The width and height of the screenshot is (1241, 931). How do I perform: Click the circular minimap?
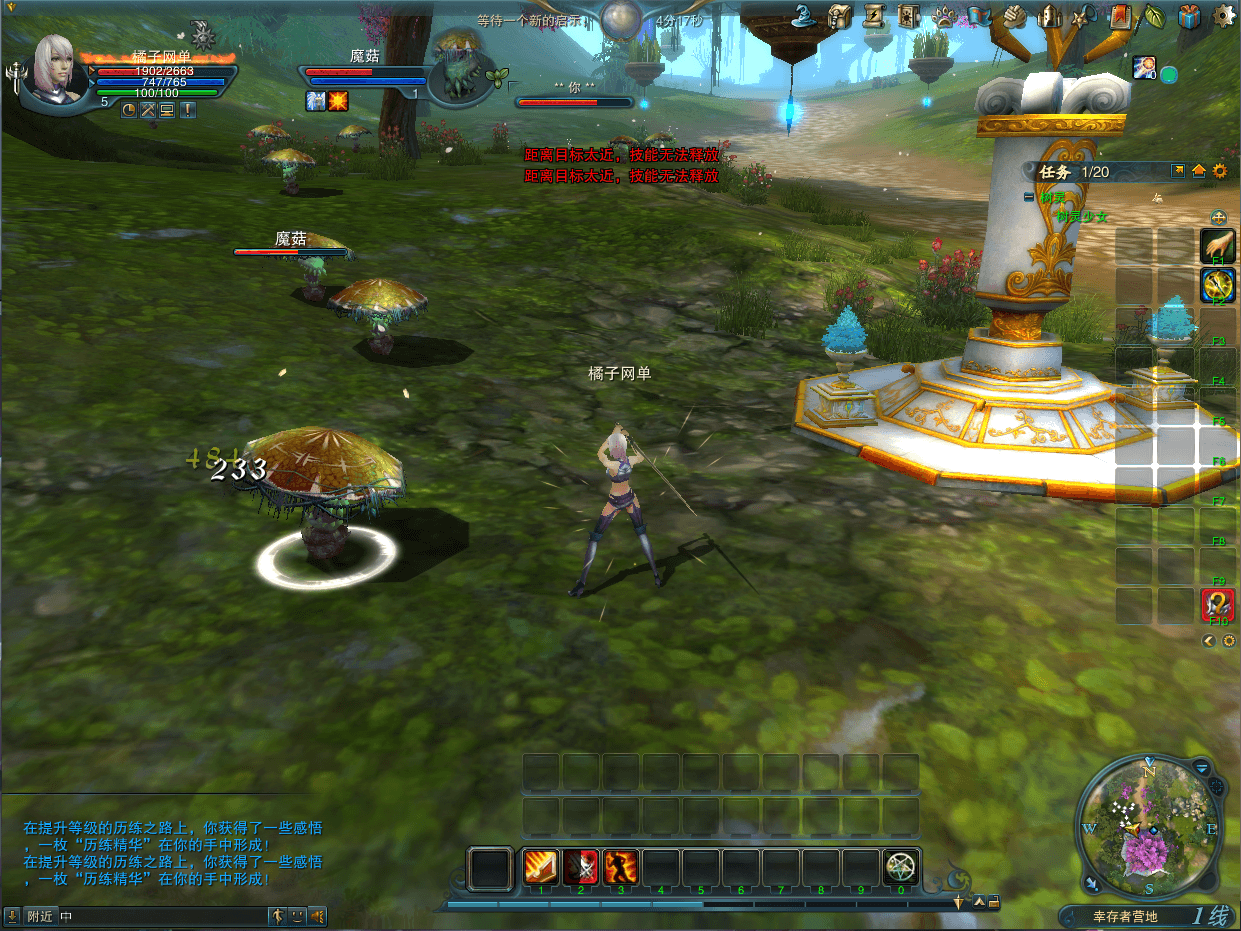click(x=1149, y=827)
